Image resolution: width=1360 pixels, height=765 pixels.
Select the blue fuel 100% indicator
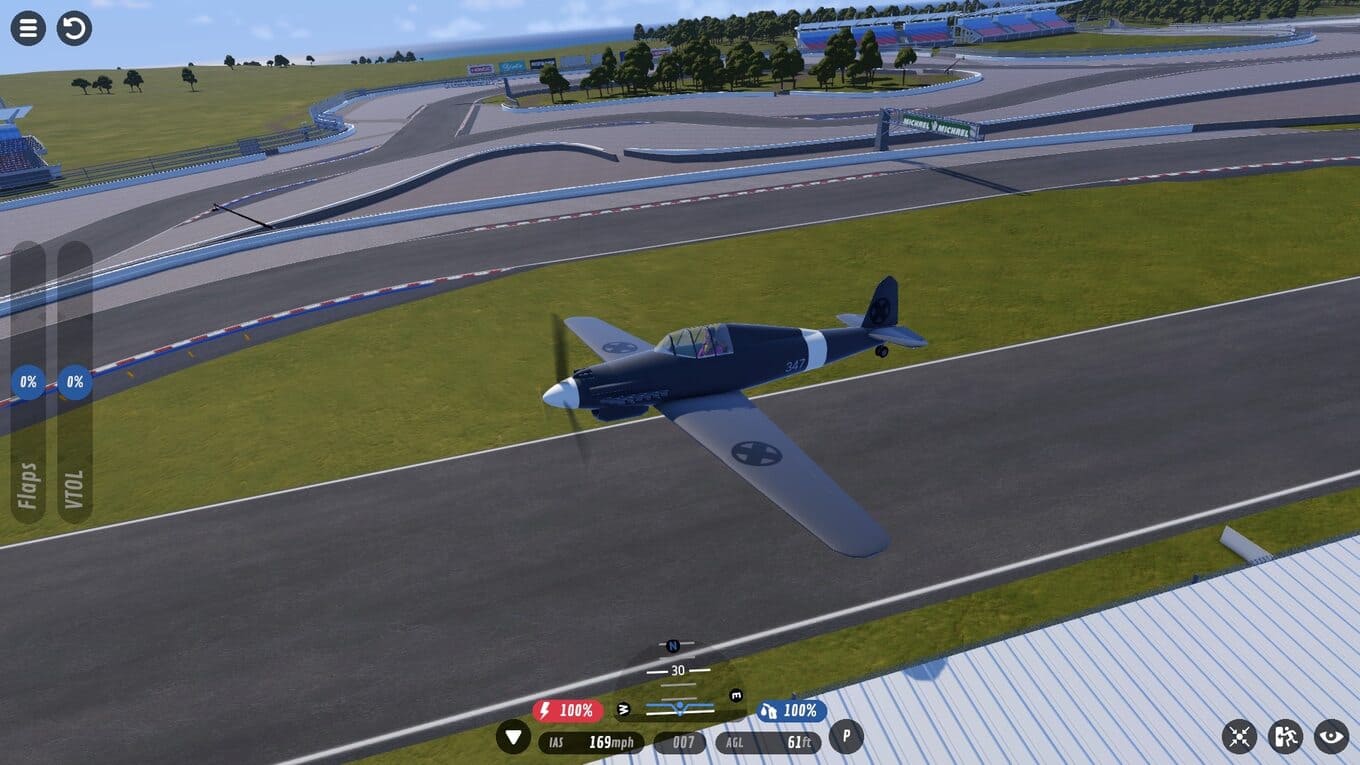[x=791, y=711]
